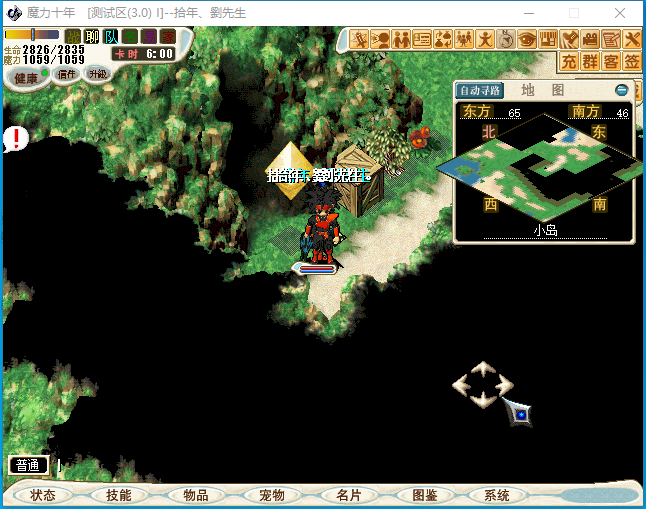This screenshot has height=509, width=646.
Task: Click the 充 recharge button
Action: coord(569,62)
